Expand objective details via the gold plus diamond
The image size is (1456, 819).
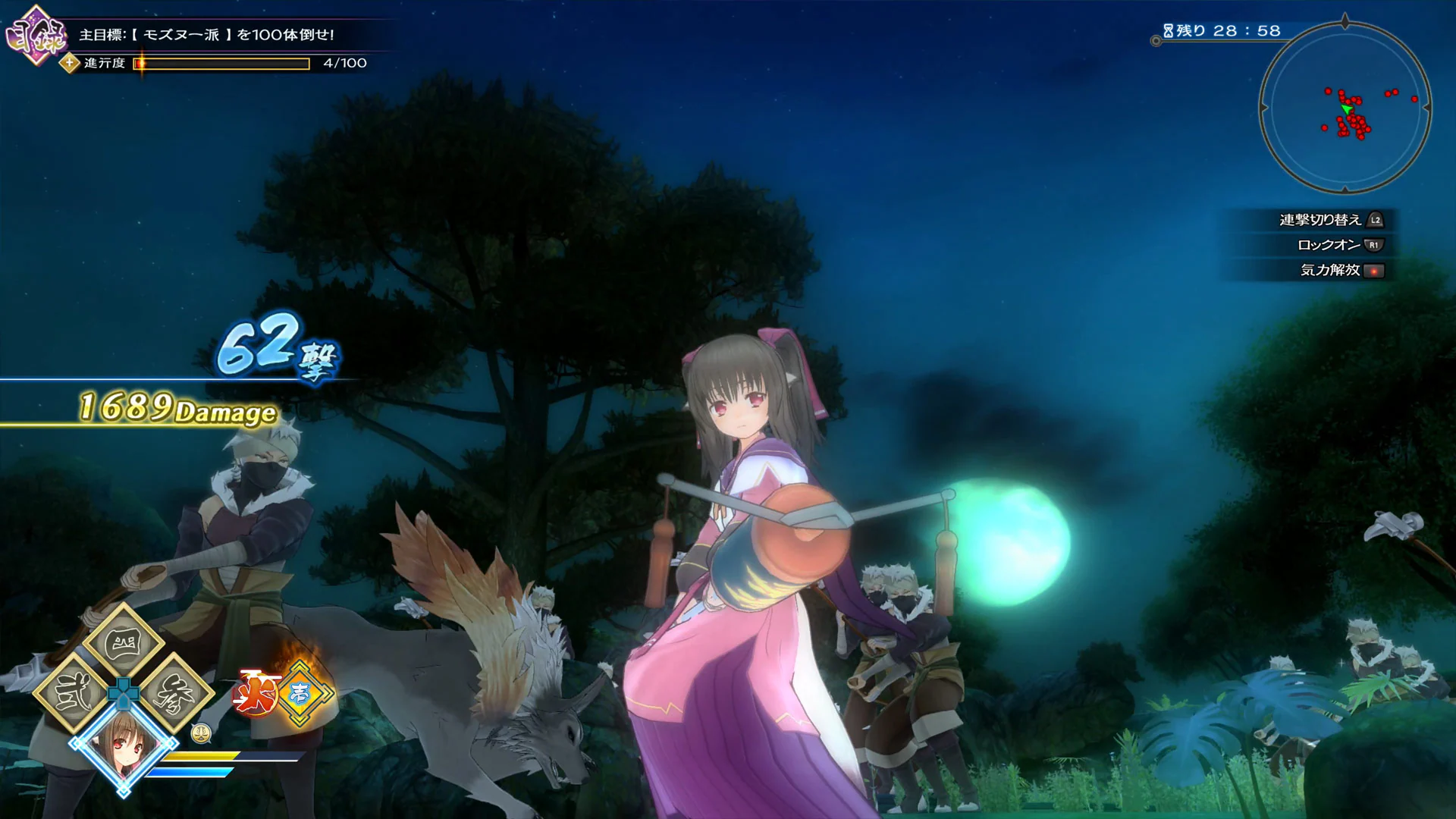(x=68, y=63)
